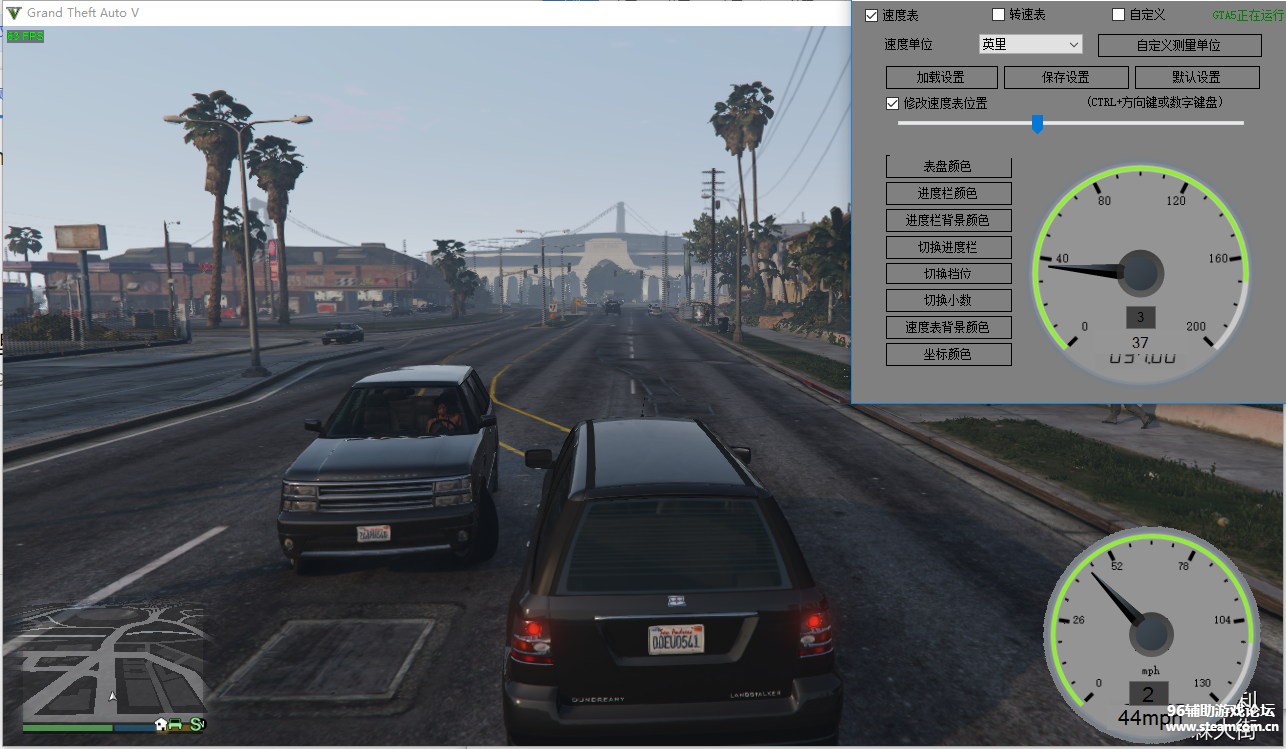Tick the 自定义 checkbox

coord(1119,15)
